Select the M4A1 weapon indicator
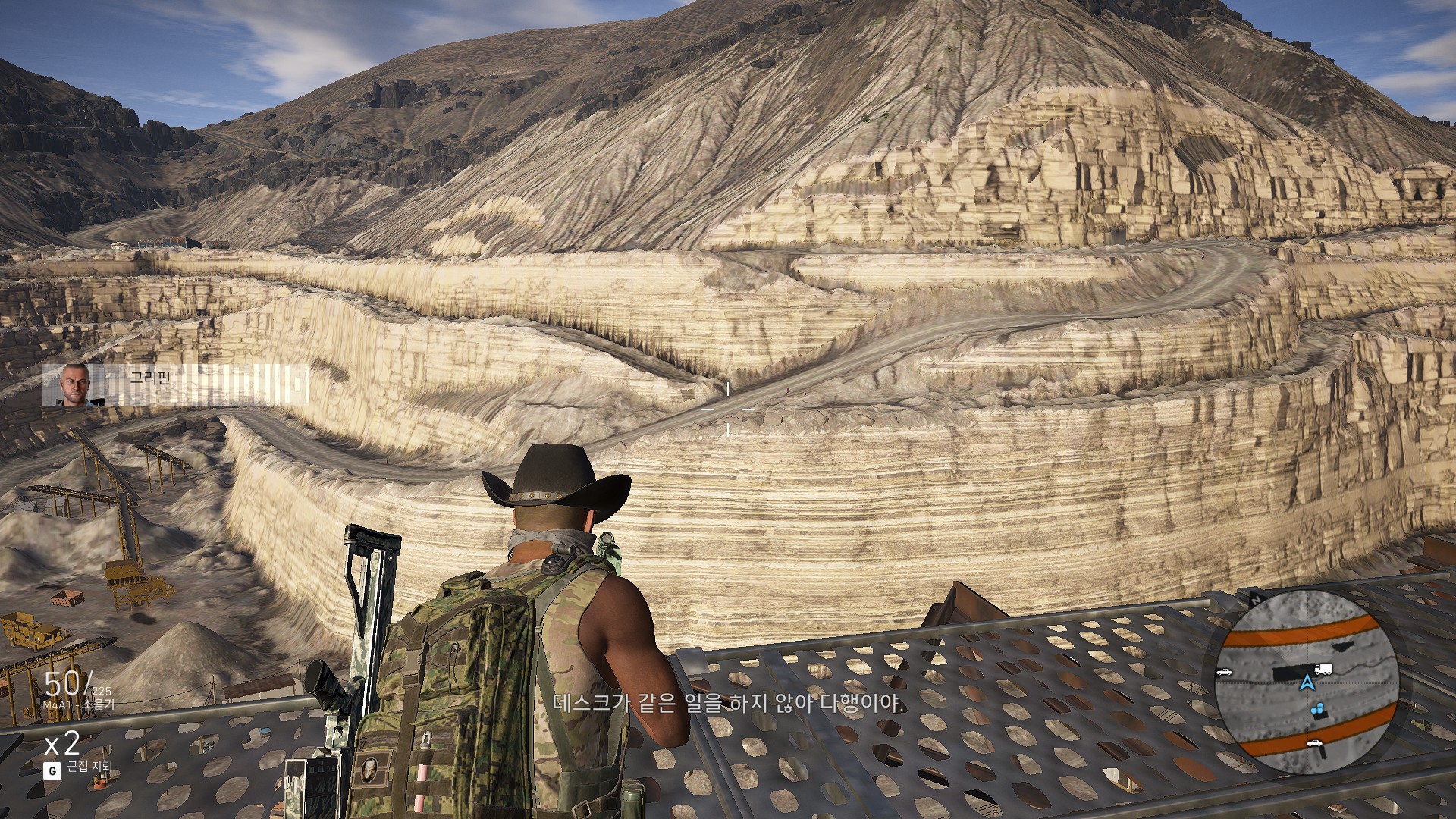The height and width of the screenshot is (819, 1456). 79,704
